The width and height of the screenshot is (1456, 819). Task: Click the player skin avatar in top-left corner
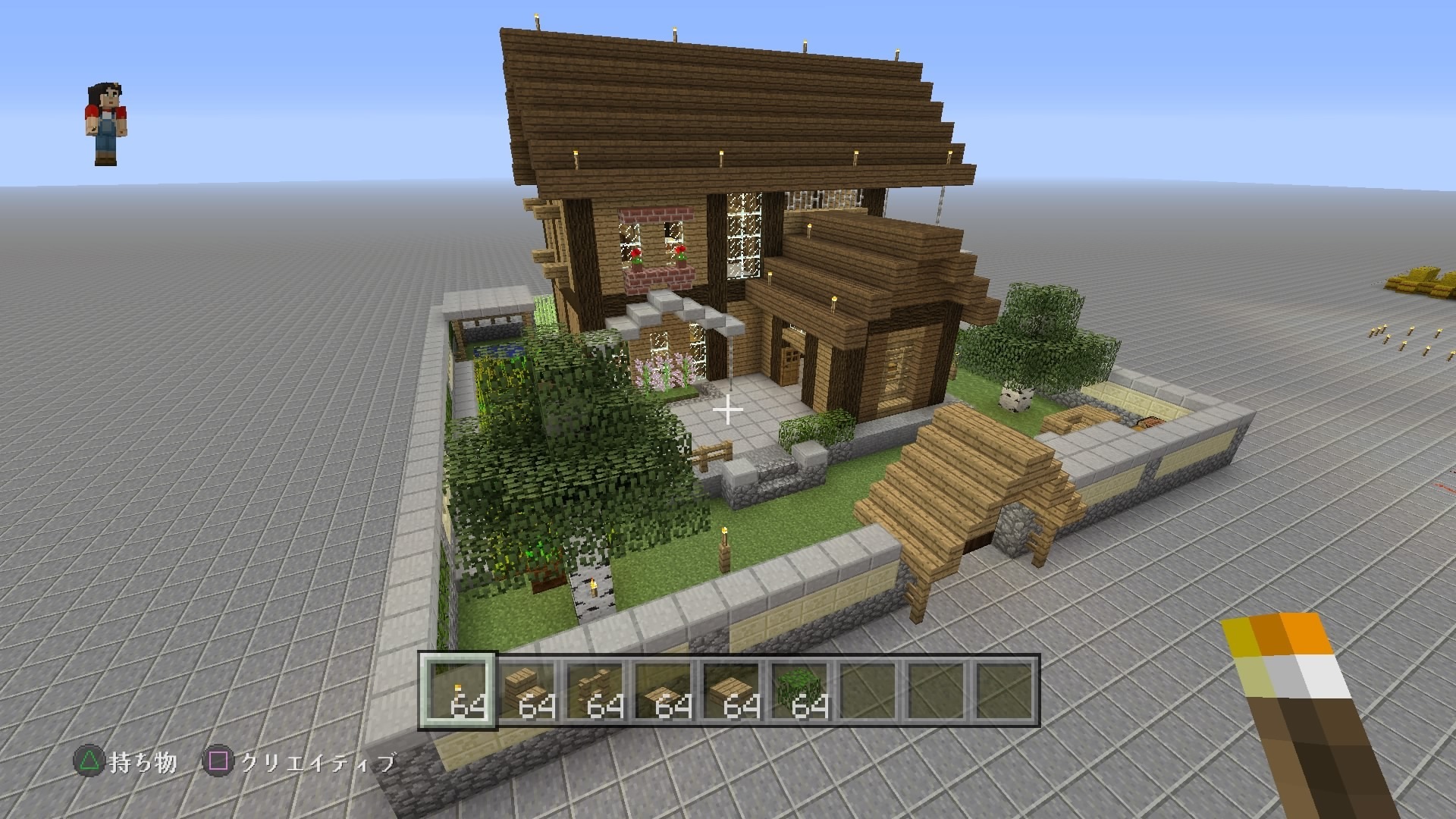[x=108, y=121]
